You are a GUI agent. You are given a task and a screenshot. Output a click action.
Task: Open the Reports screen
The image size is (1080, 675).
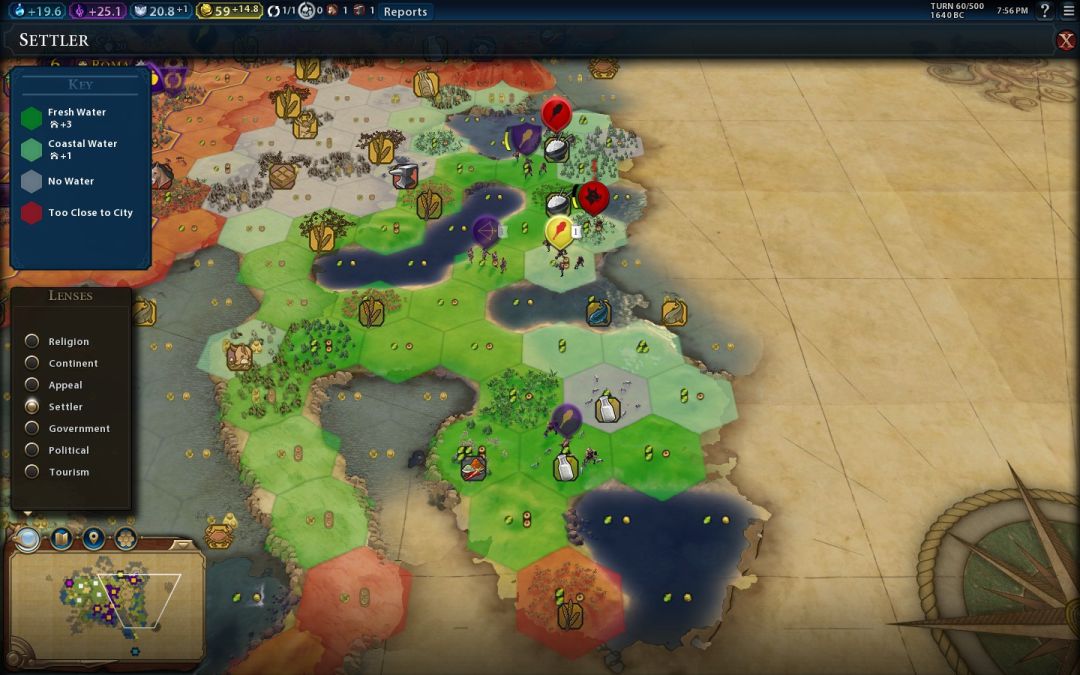[x=405, y=12]
